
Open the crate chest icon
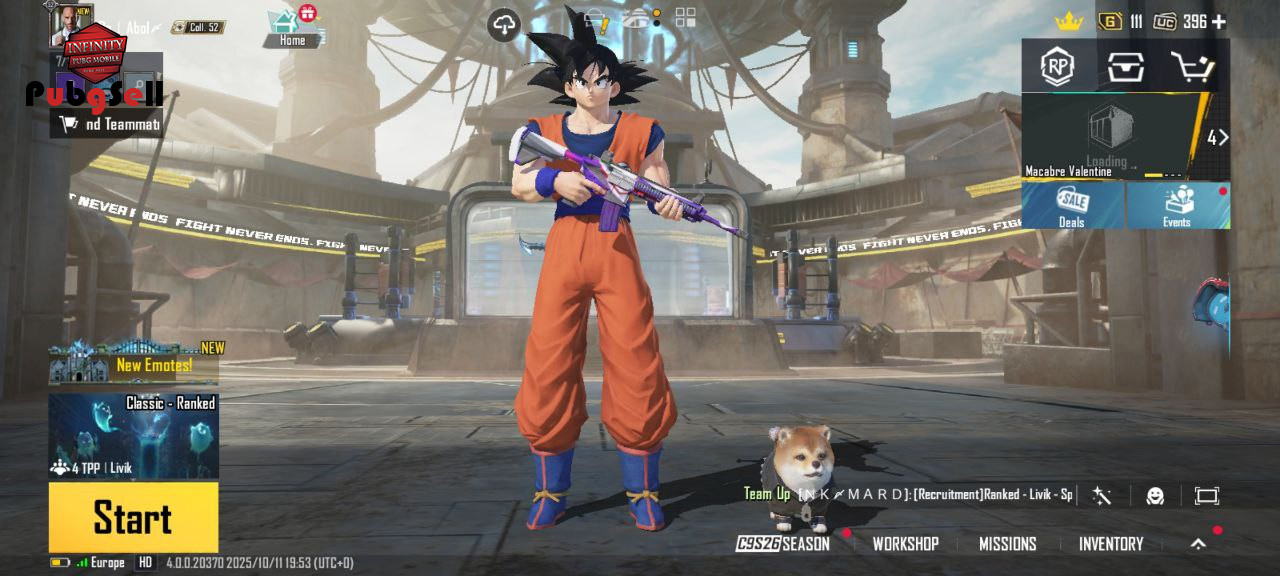click(1125, 67)
